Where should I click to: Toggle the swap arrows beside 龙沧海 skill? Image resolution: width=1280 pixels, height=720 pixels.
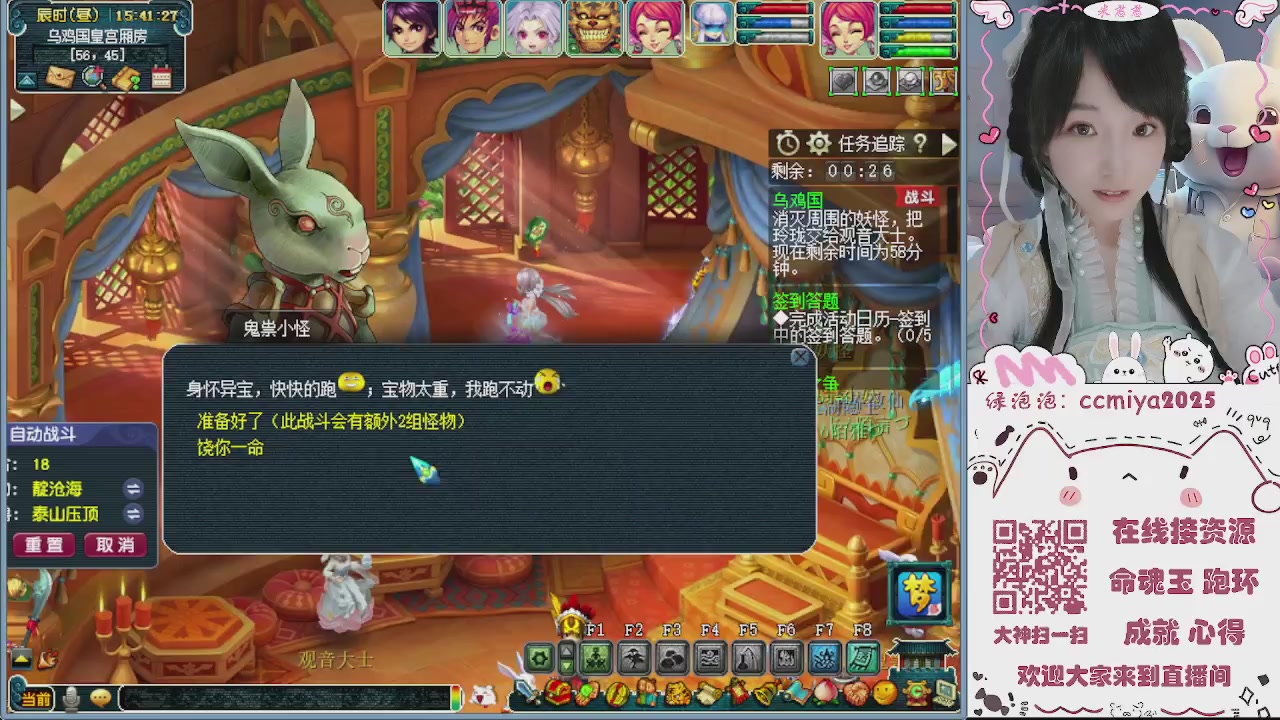coord(133,490)
